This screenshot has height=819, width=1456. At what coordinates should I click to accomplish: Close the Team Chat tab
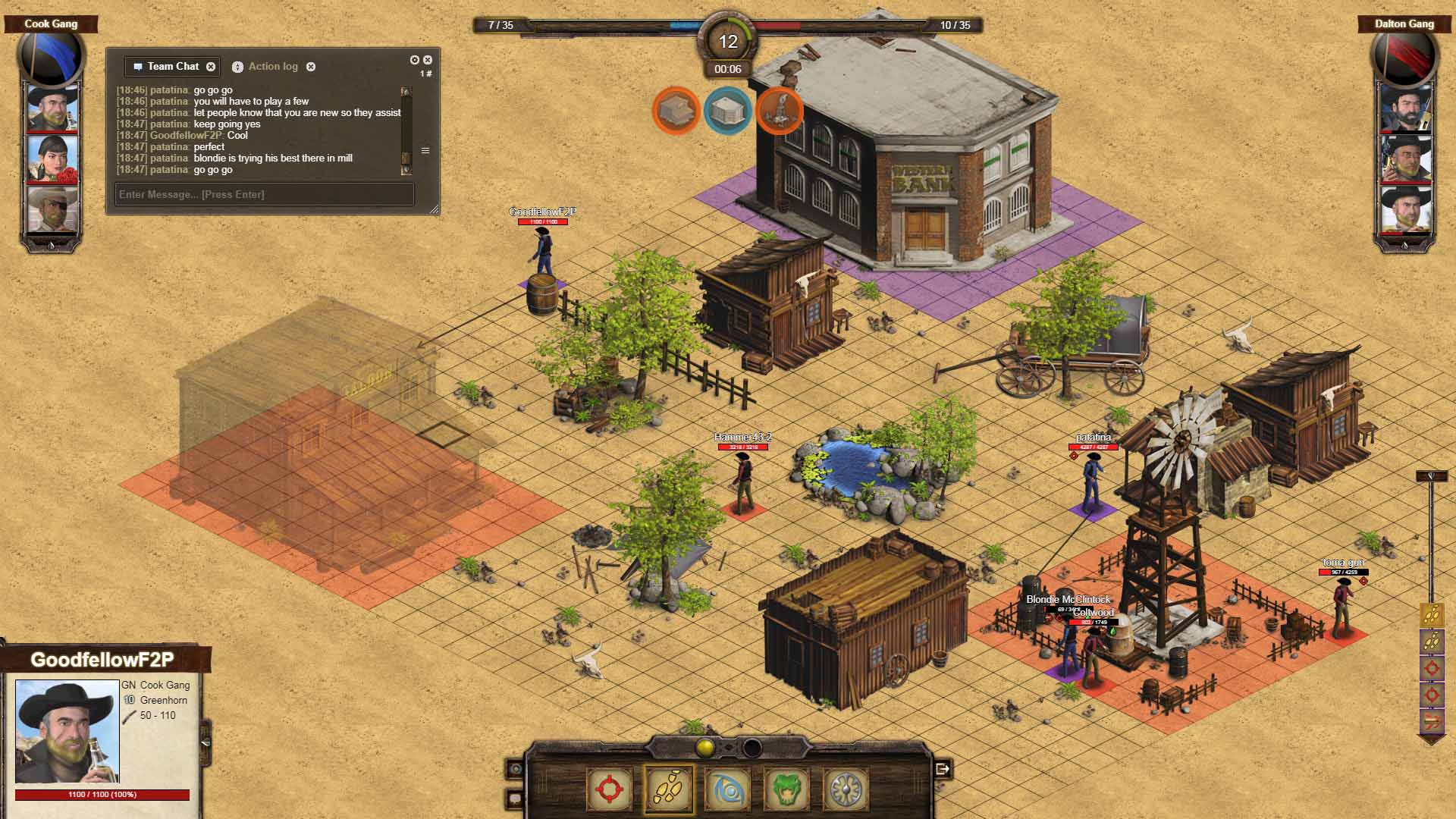pyautogui.click(x=211, y=67)
